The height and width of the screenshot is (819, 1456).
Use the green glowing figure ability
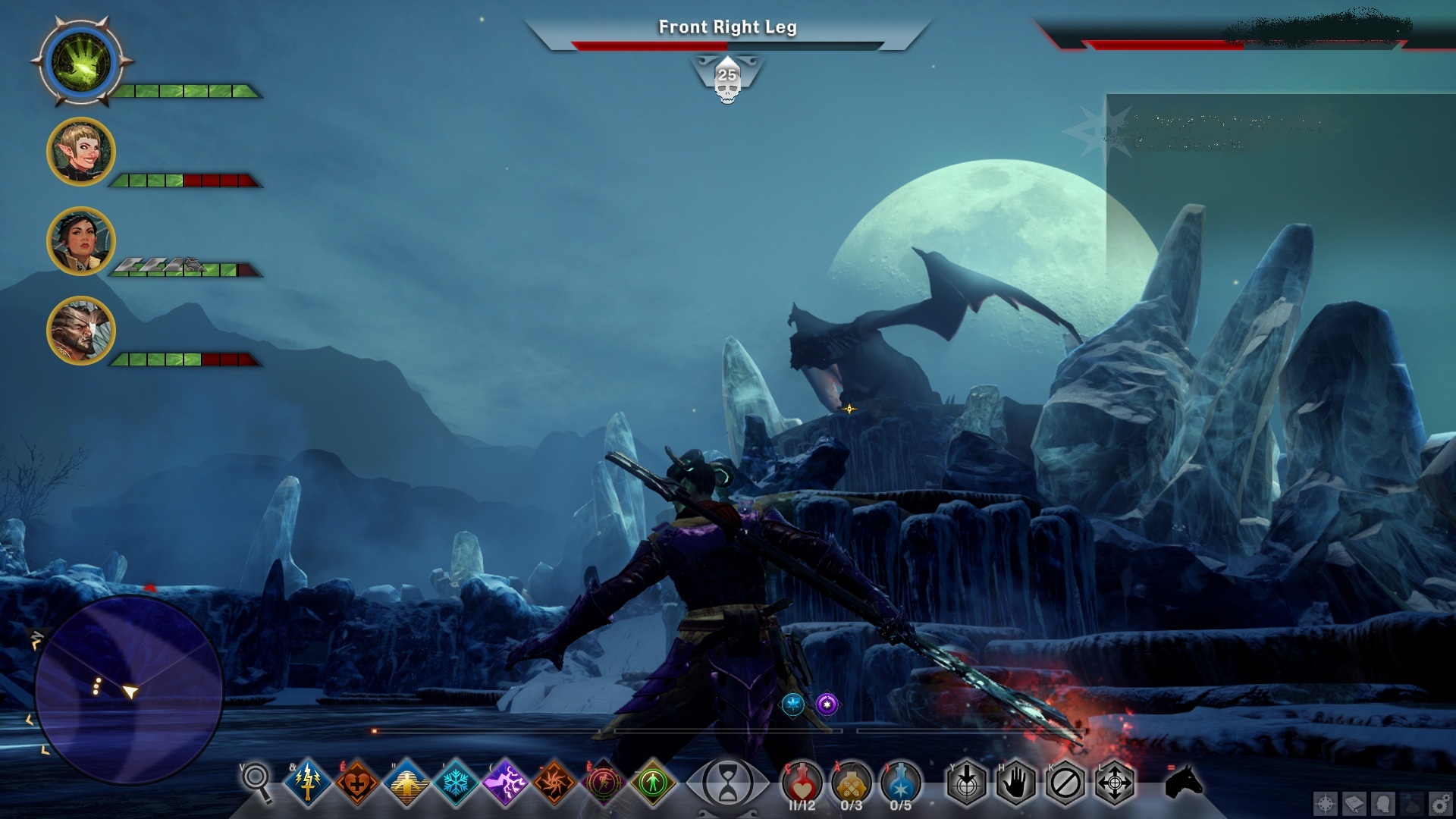(653, 782)
